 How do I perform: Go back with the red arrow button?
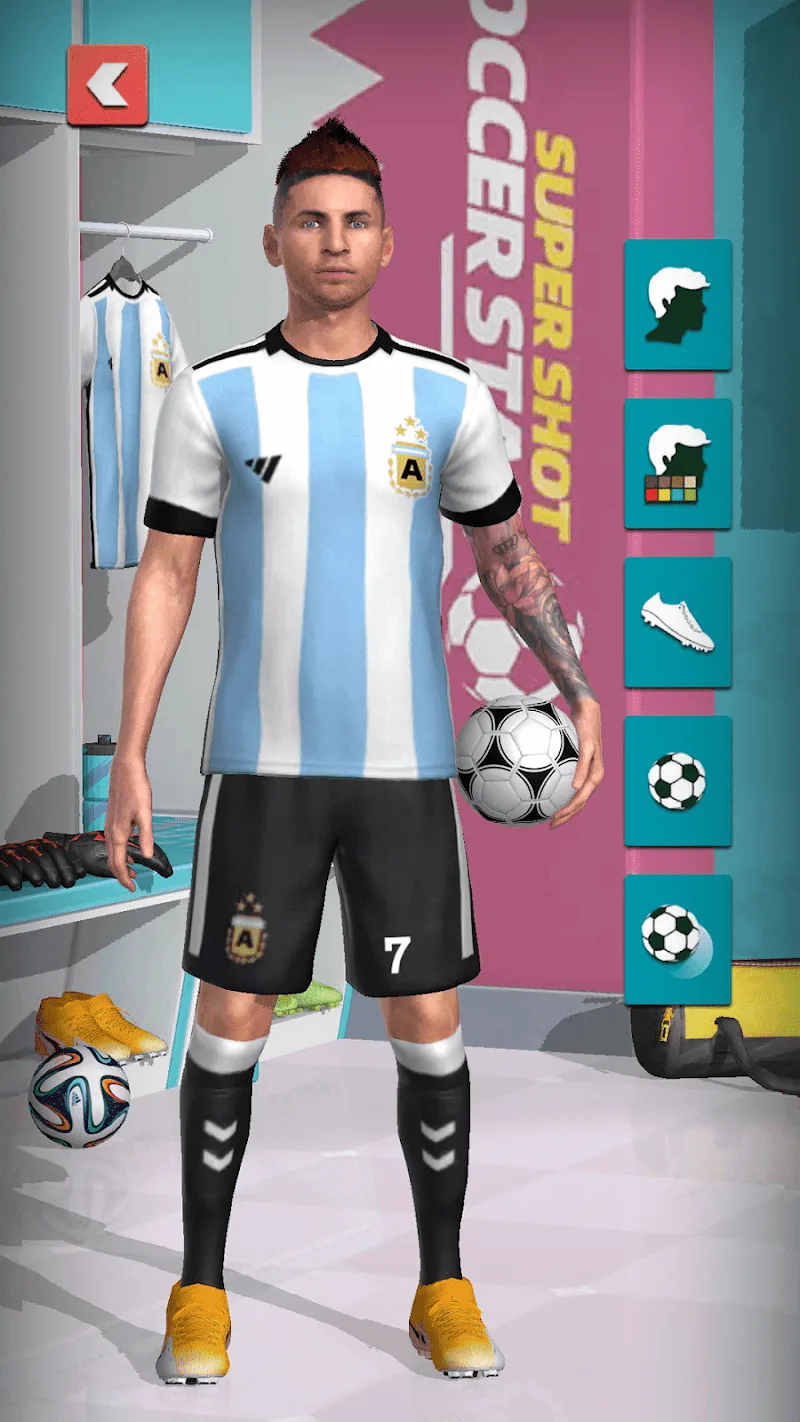coord(107,85)
